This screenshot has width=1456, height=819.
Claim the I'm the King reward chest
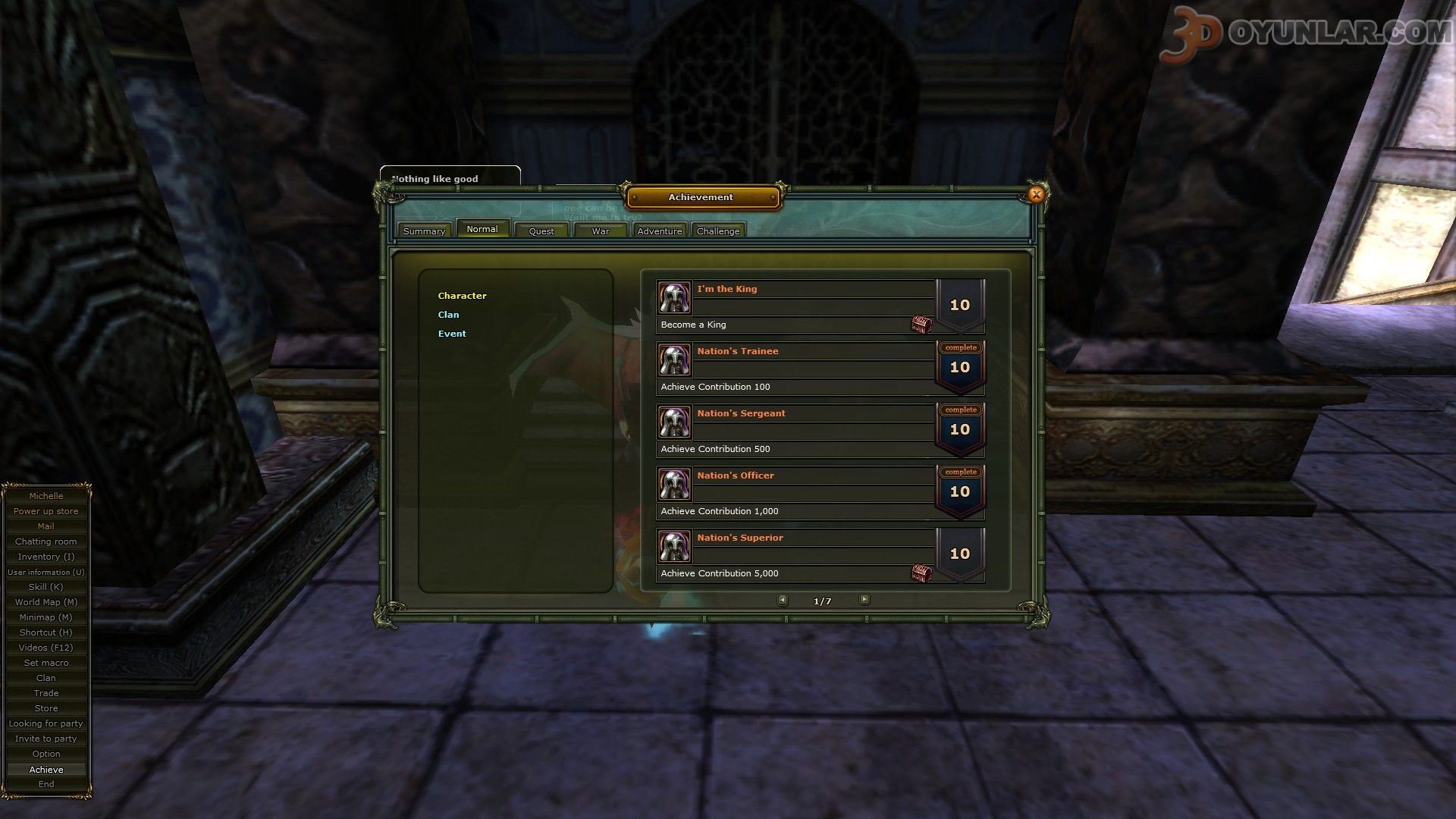(921, 325)
